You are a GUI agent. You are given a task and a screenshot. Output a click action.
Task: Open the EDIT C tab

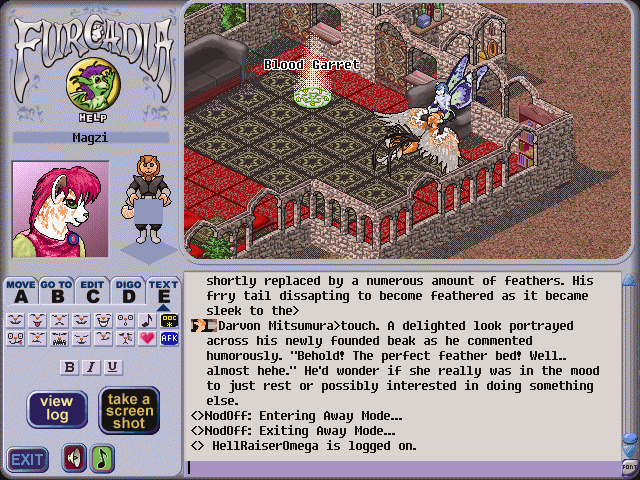pyautogui.click(x=92, y=291)
